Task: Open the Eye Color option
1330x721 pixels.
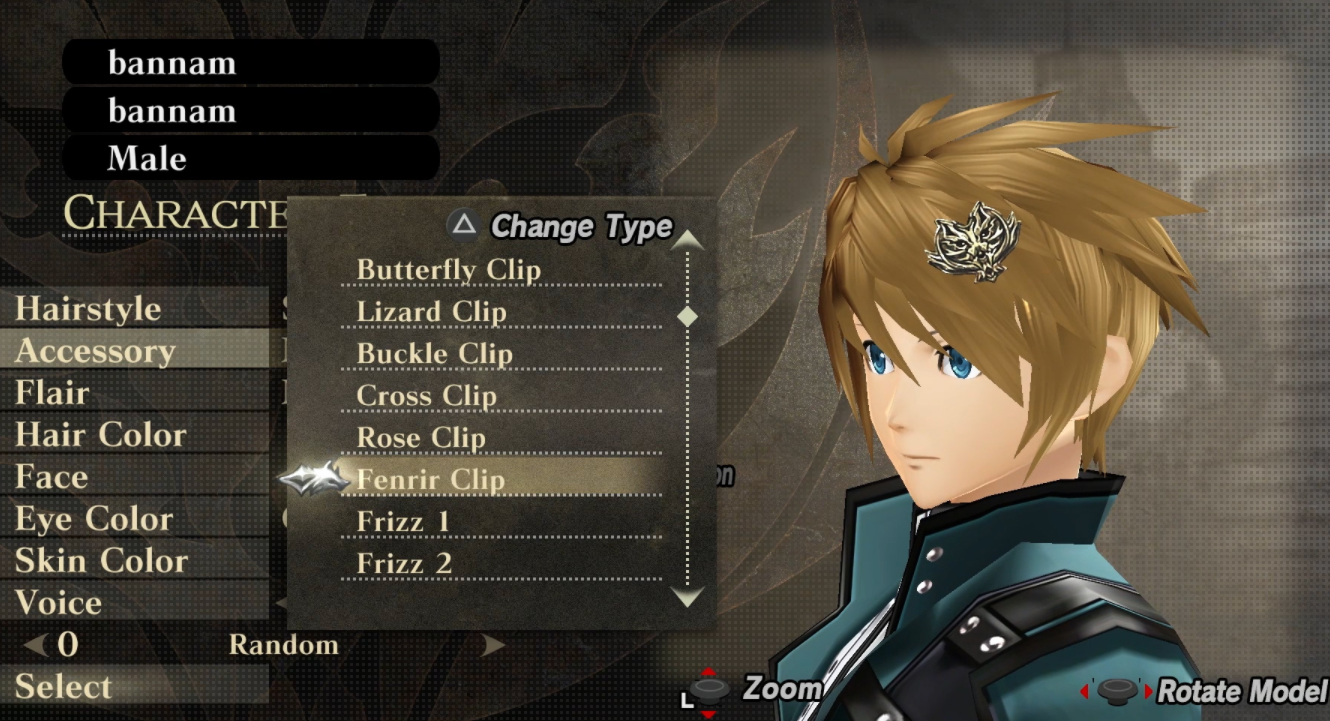Action: point(94,519)
